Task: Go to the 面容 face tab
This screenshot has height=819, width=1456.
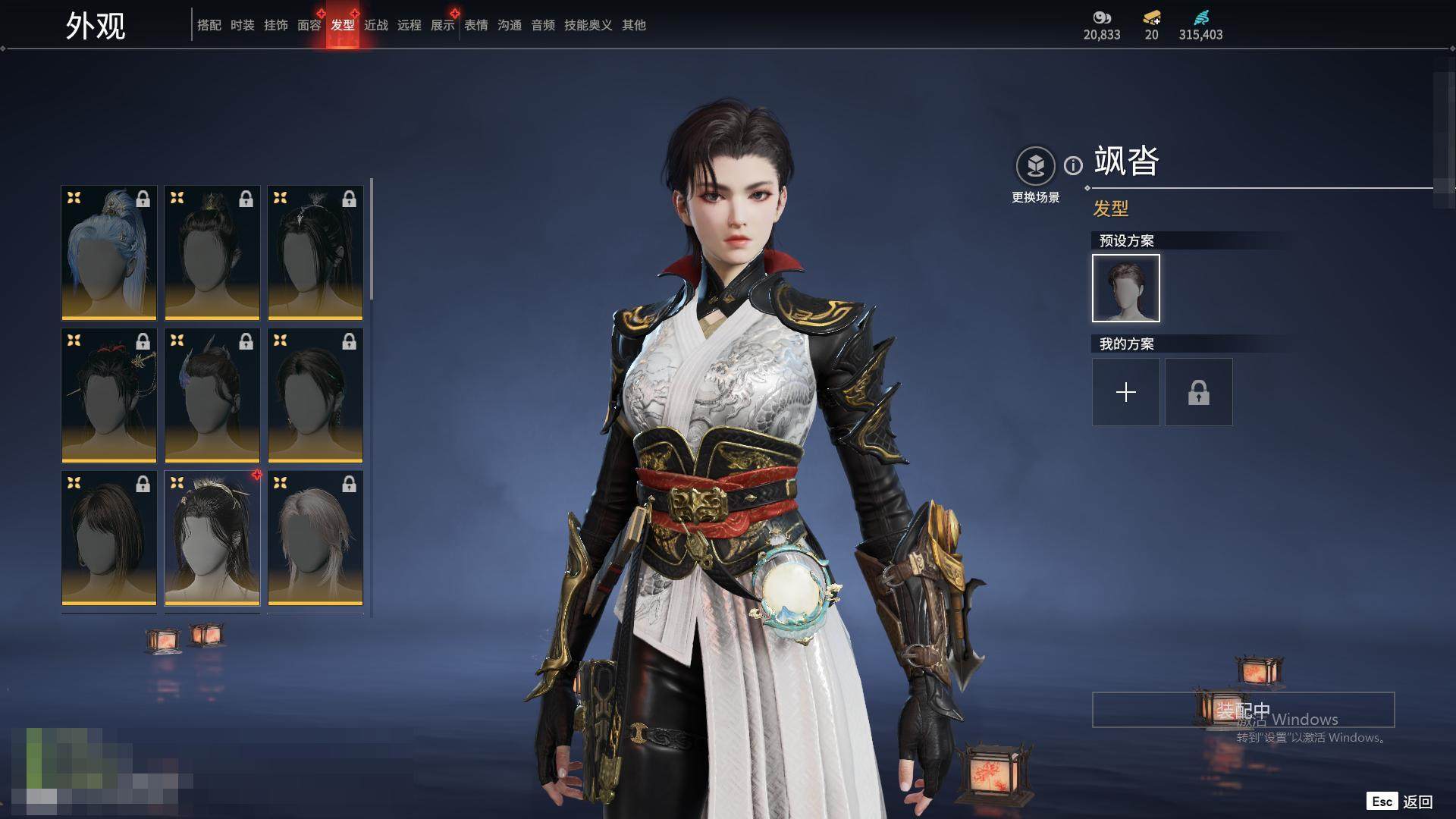Action: coord(309,25)
